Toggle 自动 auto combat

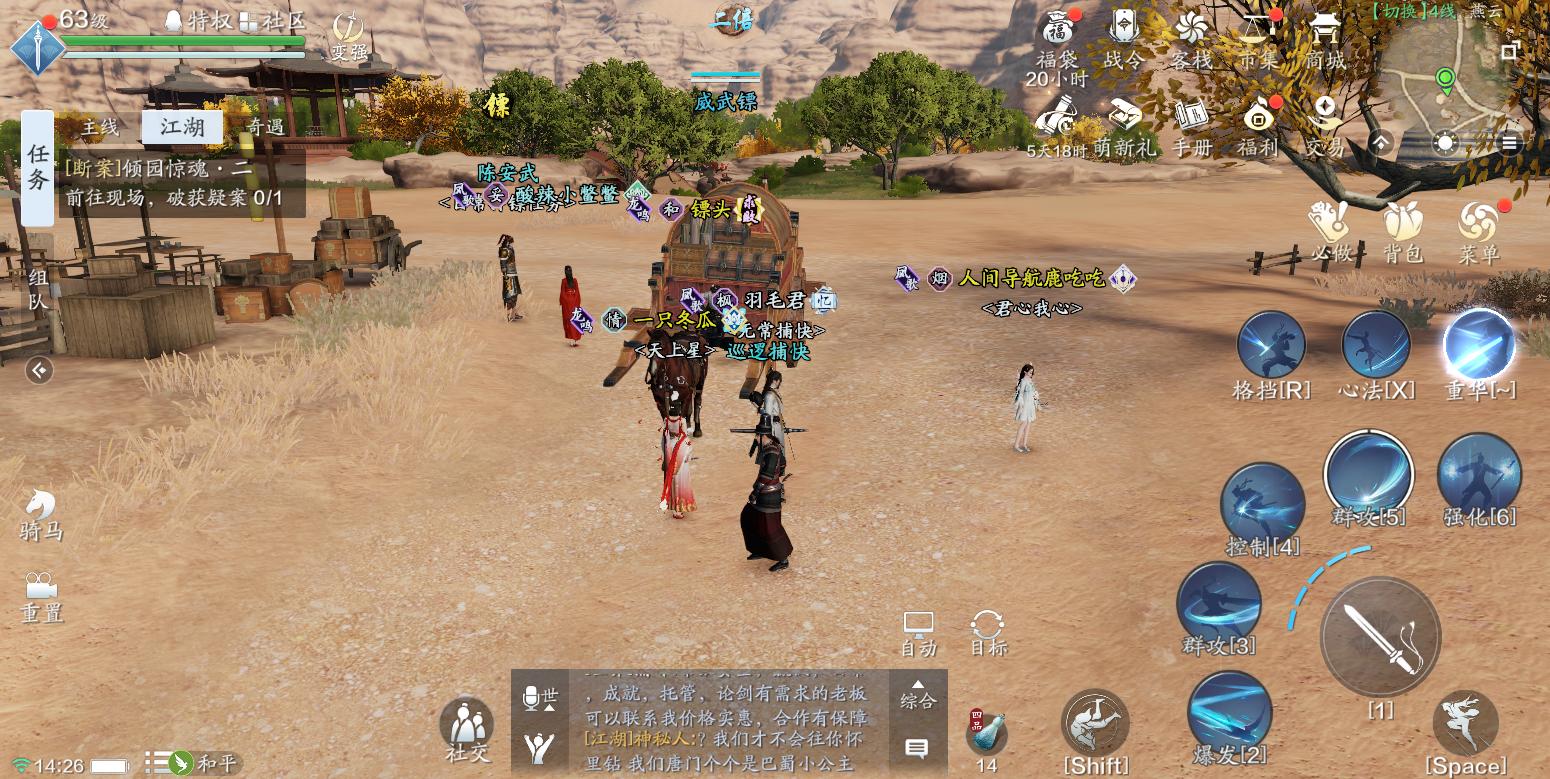coord(918,632)
